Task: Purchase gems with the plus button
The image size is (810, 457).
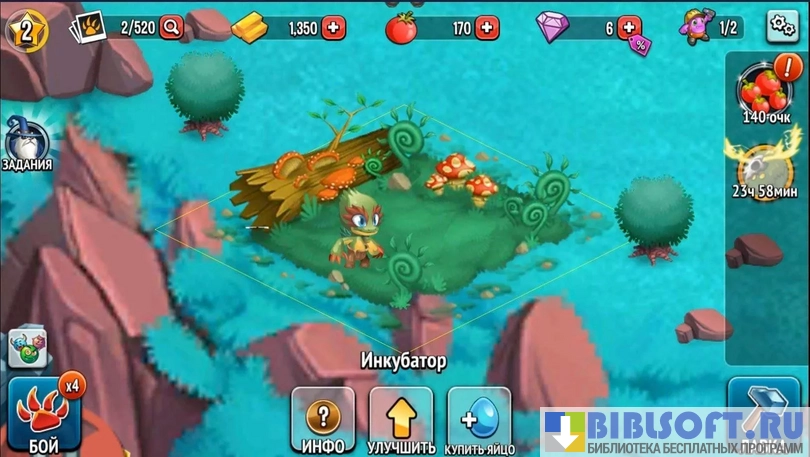Action: click(x=628, y=27)
